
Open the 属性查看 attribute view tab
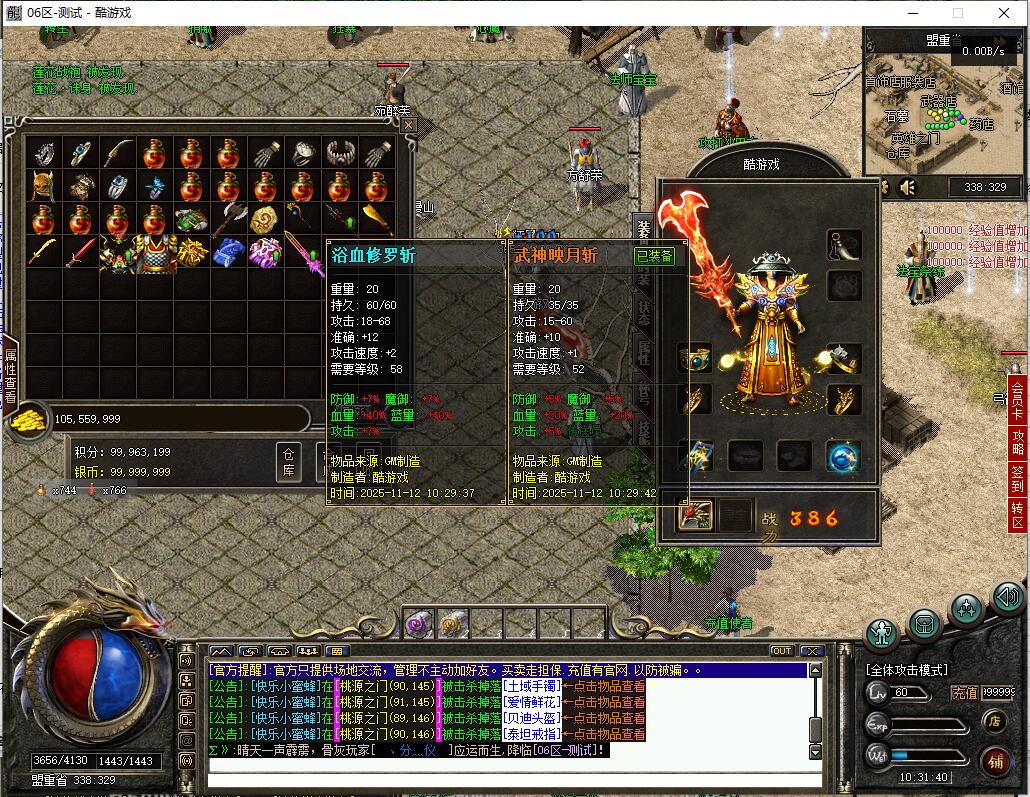pyautogui.click(x=10, y=375)
